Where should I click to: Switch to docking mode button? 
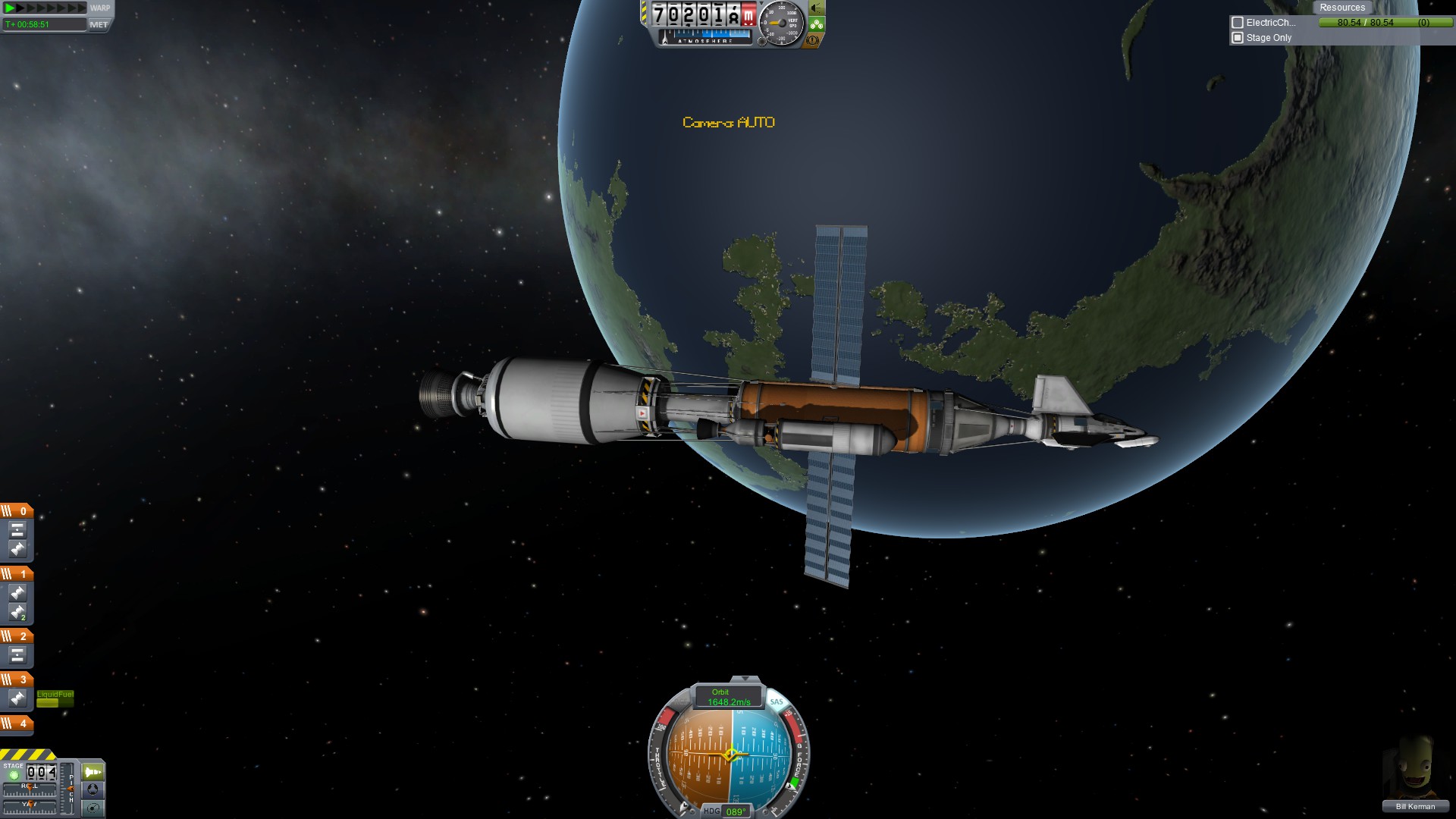[x=93, y=789]
